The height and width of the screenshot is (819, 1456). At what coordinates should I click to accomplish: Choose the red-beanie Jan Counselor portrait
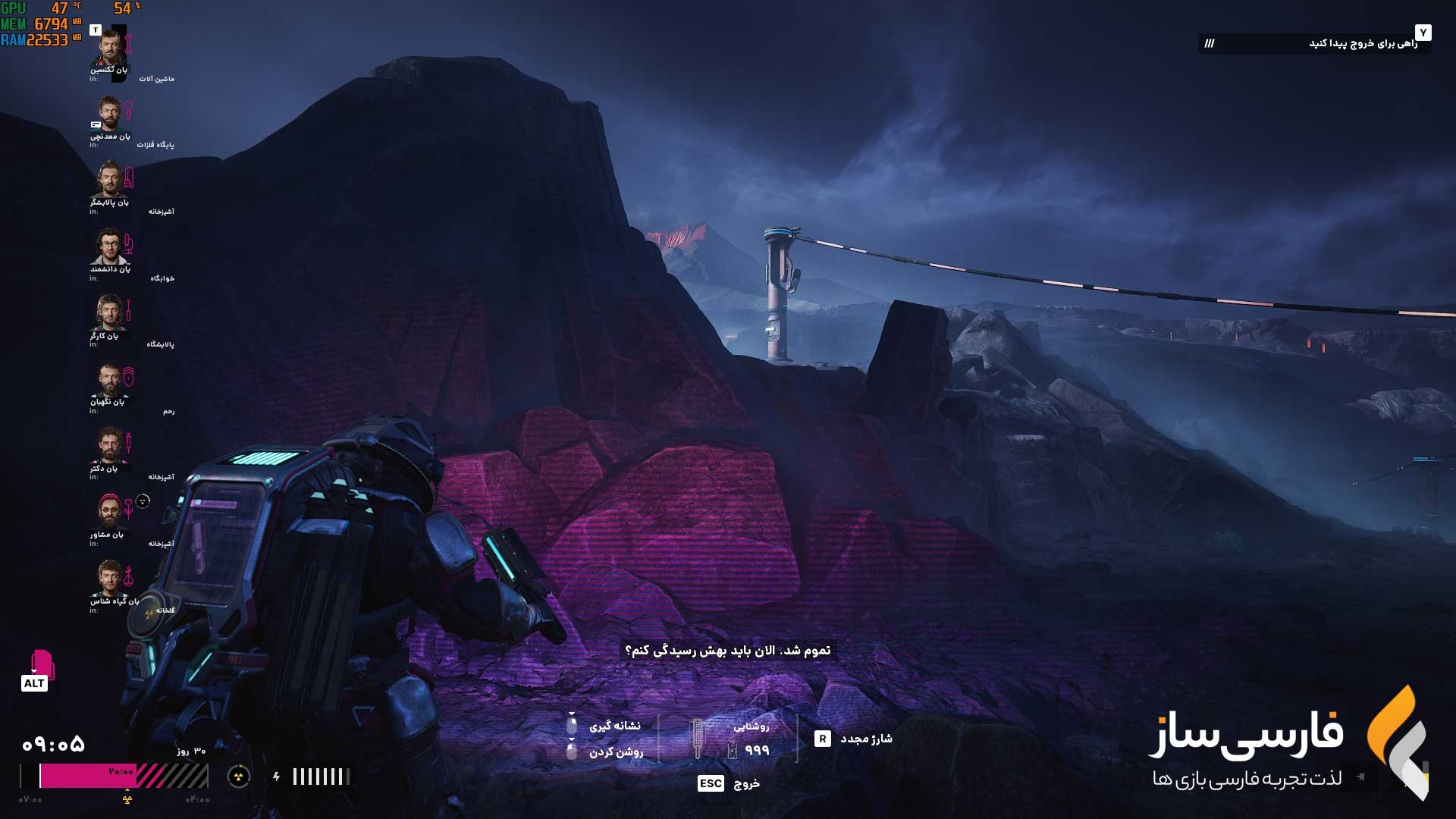[110, 511]
